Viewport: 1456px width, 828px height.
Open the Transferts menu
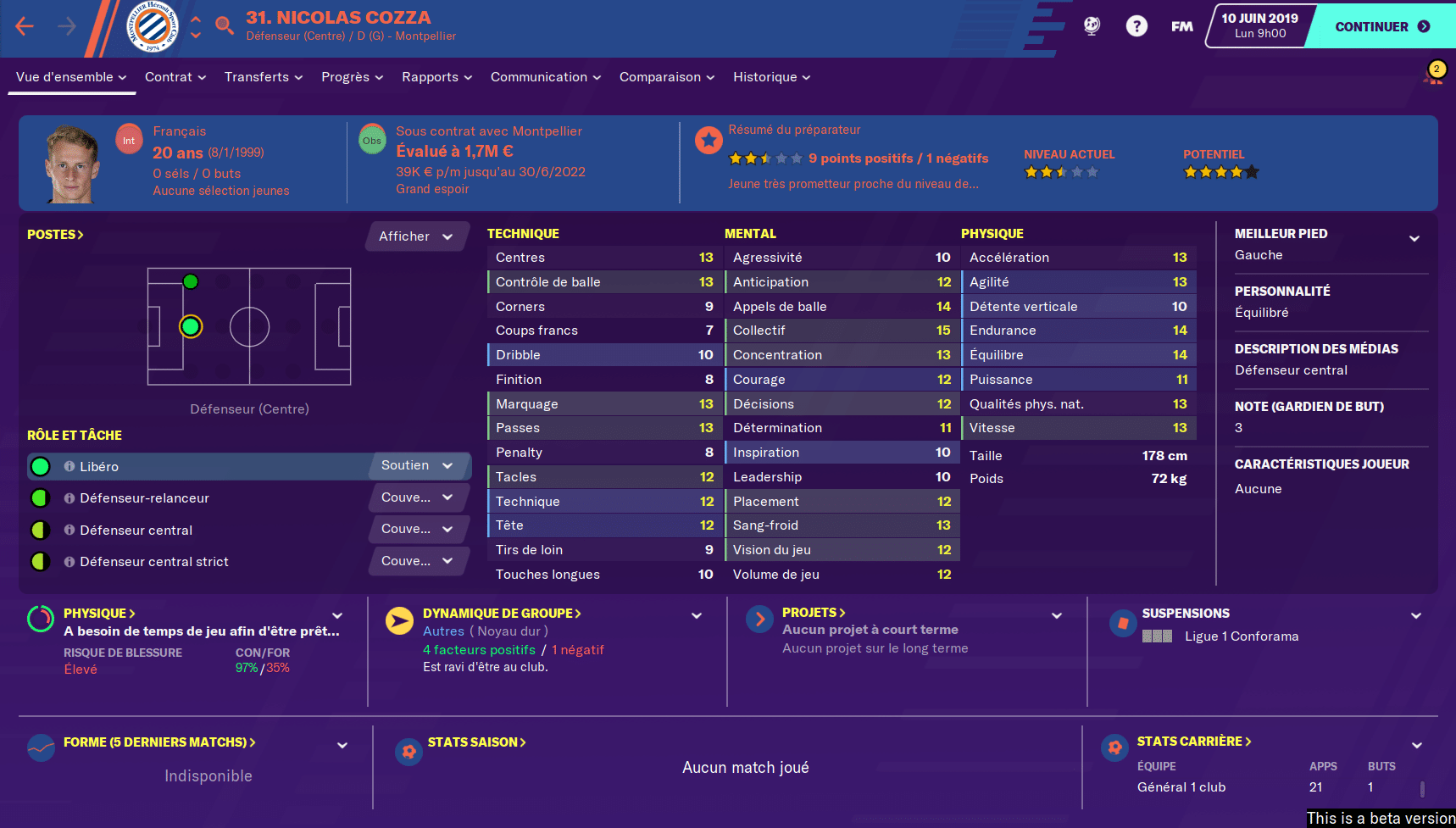point(263,77)
